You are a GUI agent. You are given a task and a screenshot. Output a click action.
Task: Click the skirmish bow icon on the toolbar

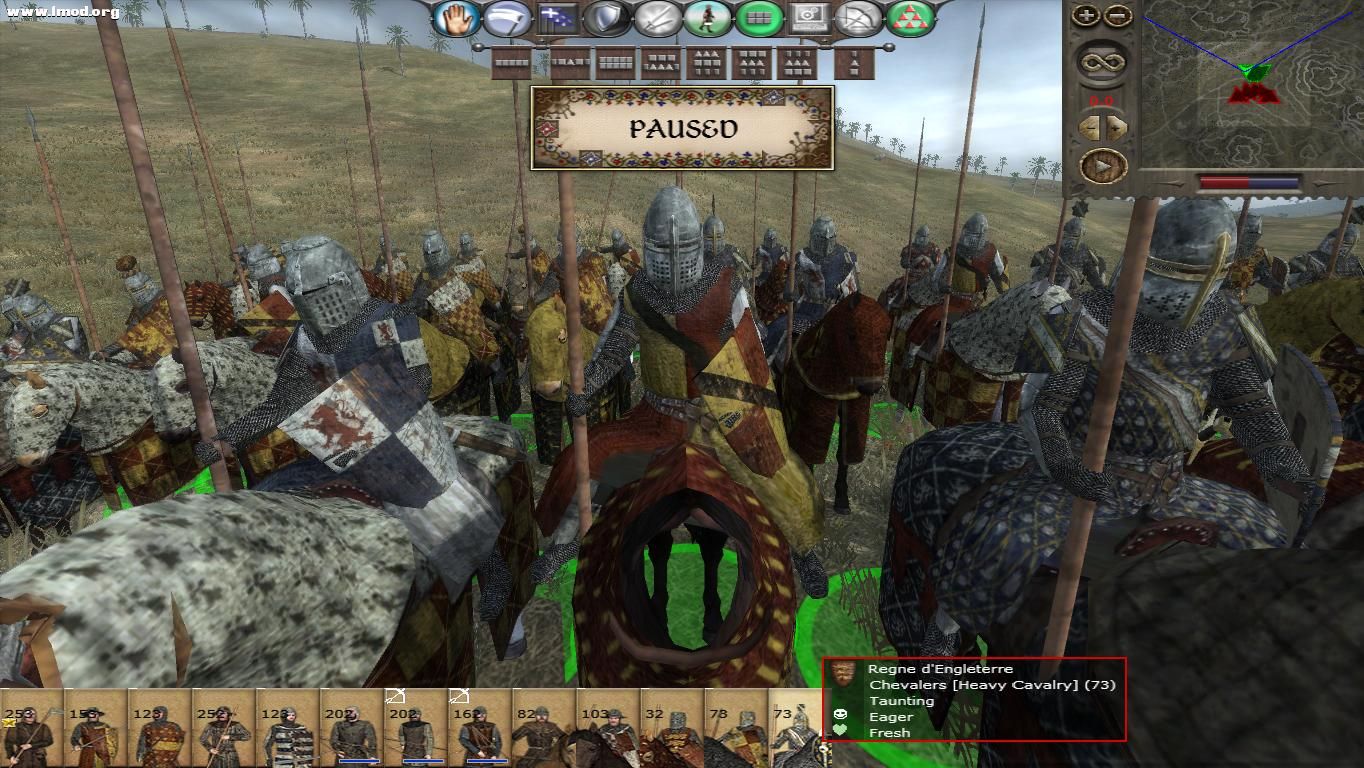(x=858, y=17)
